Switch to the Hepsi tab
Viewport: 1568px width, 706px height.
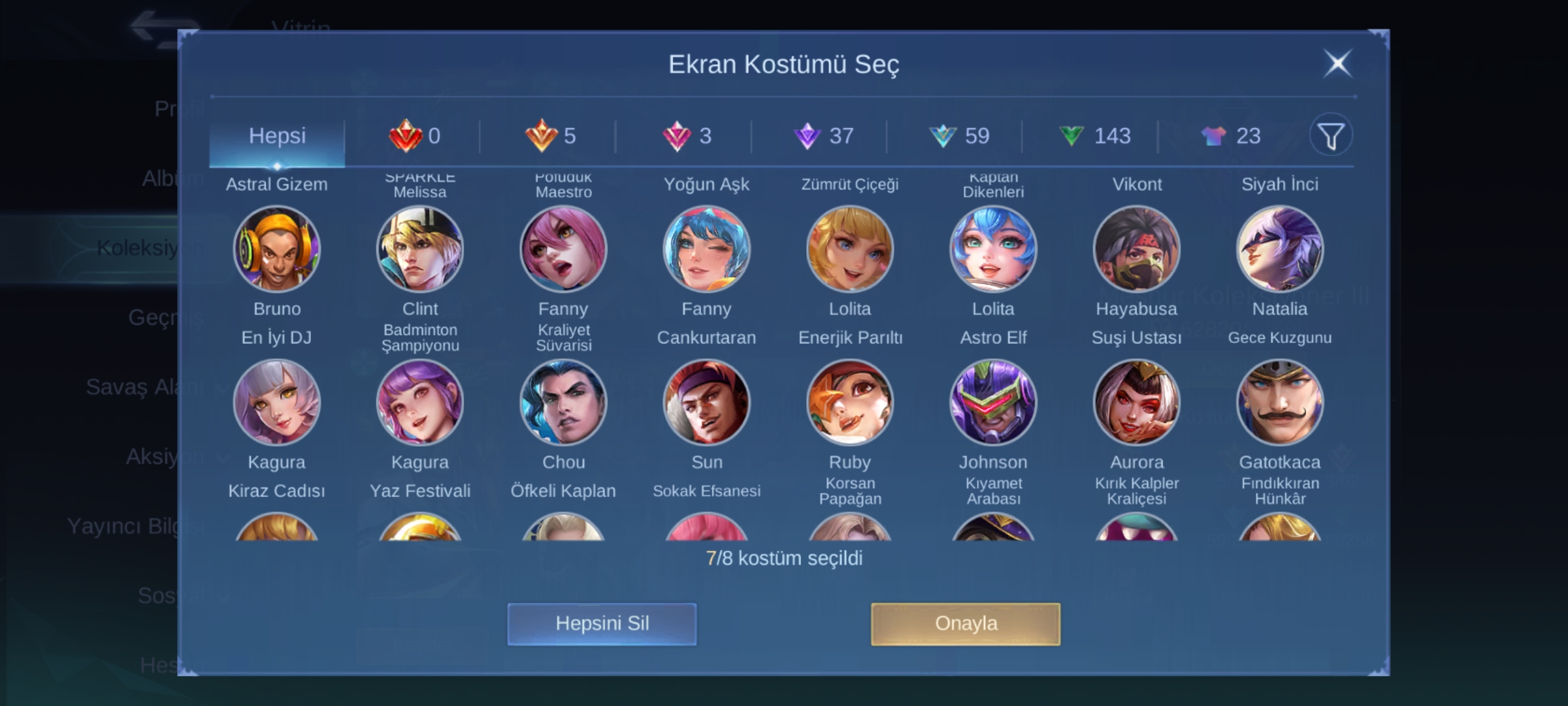277,136
